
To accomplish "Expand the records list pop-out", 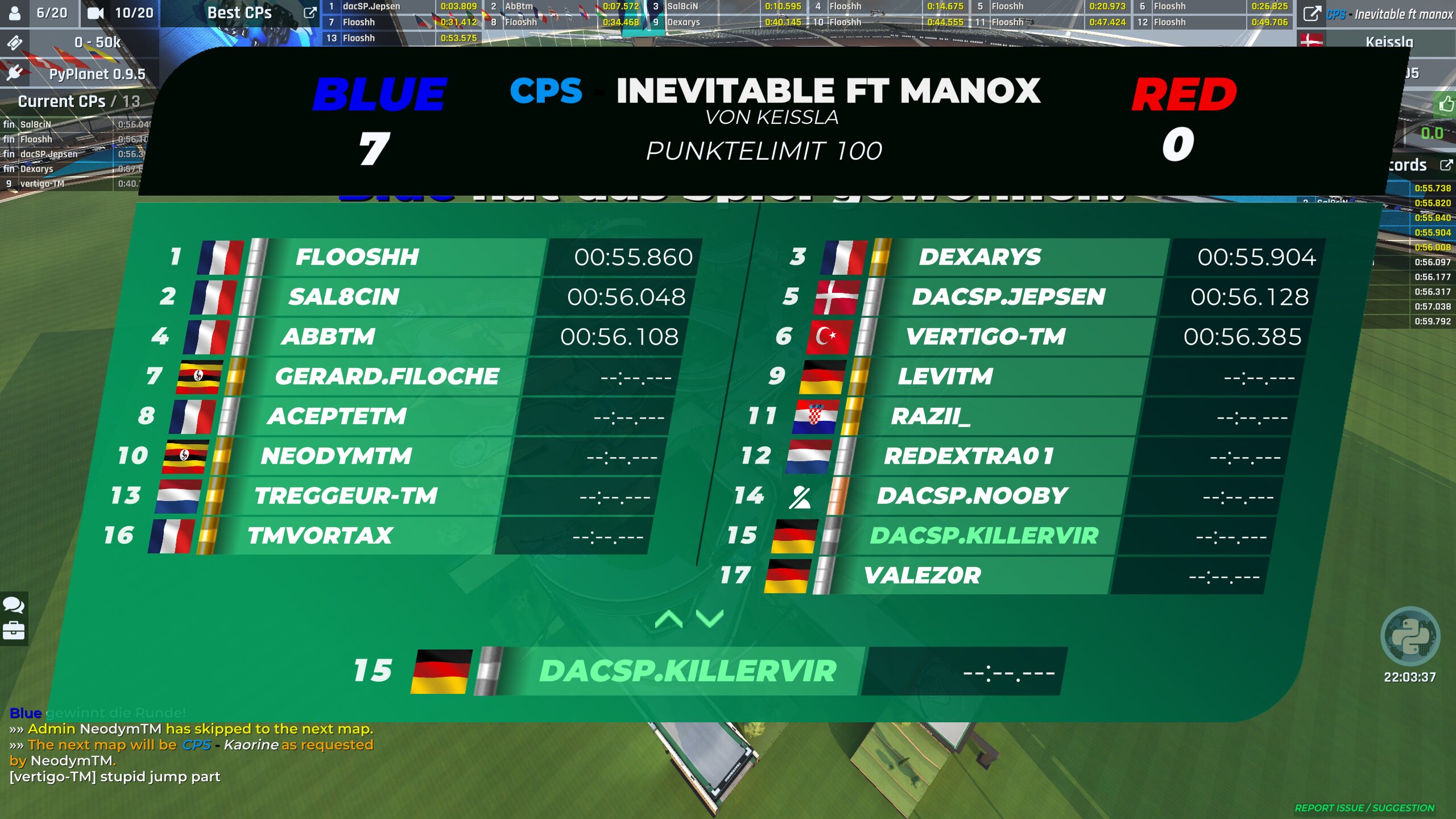I will (x=1446, y=165).
